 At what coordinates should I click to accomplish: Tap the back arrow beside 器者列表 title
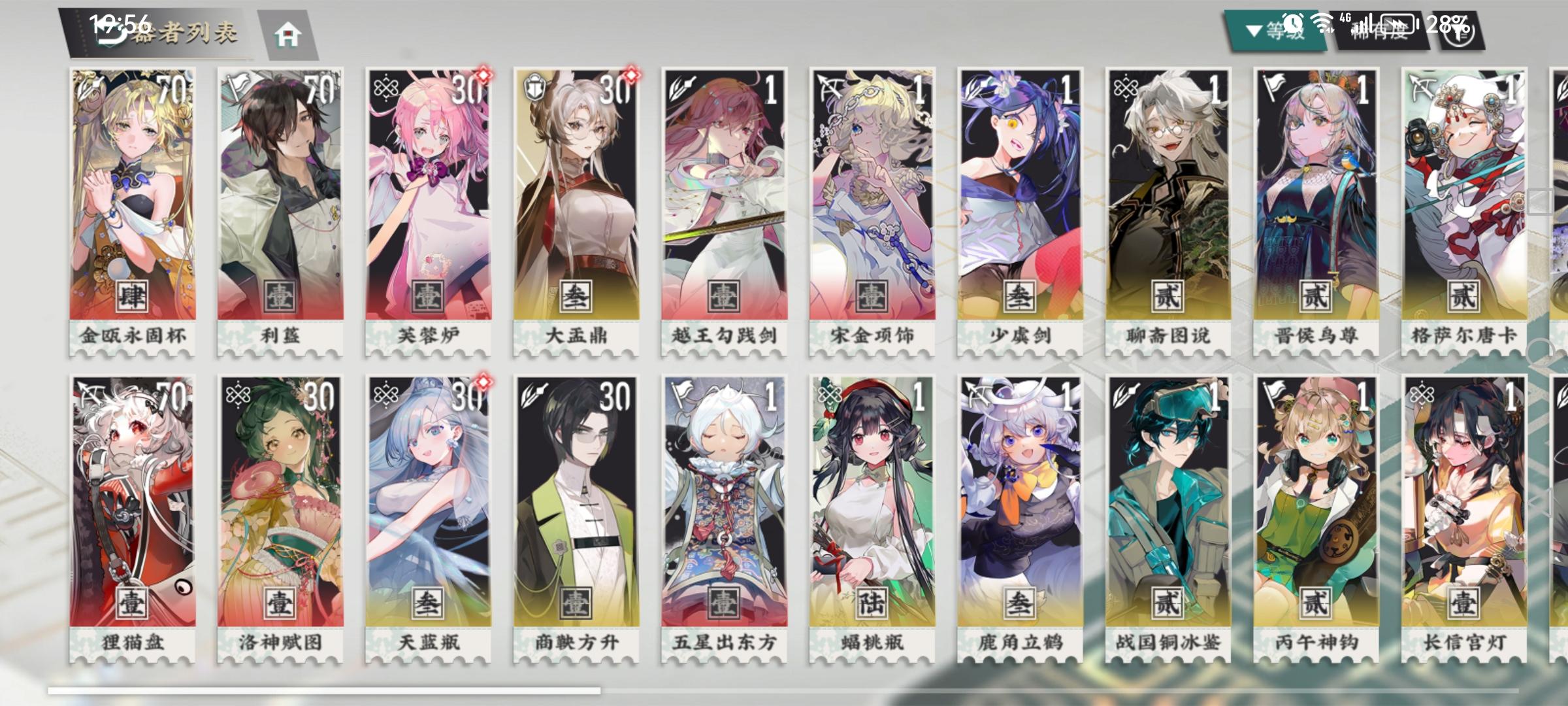click(111, 31)
